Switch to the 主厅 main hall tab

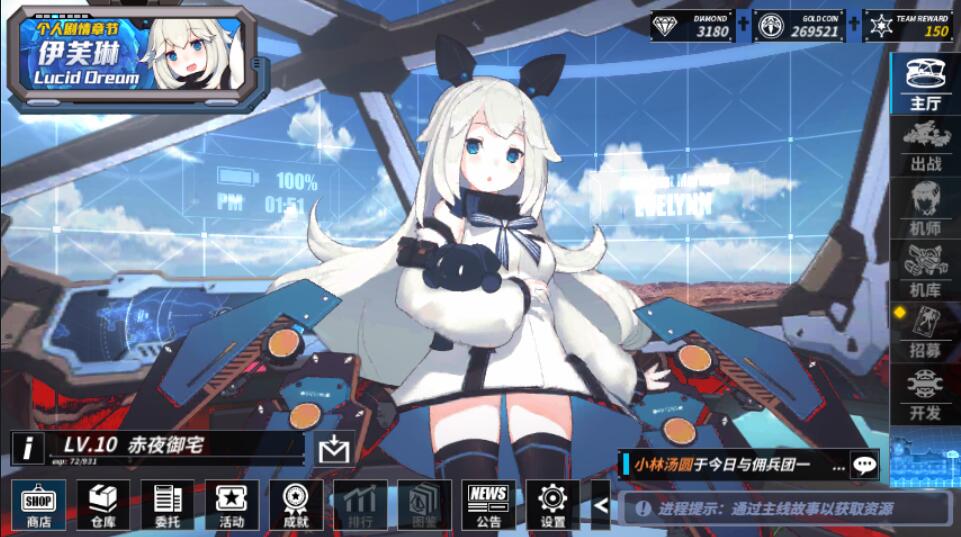[x=925, y=83]
